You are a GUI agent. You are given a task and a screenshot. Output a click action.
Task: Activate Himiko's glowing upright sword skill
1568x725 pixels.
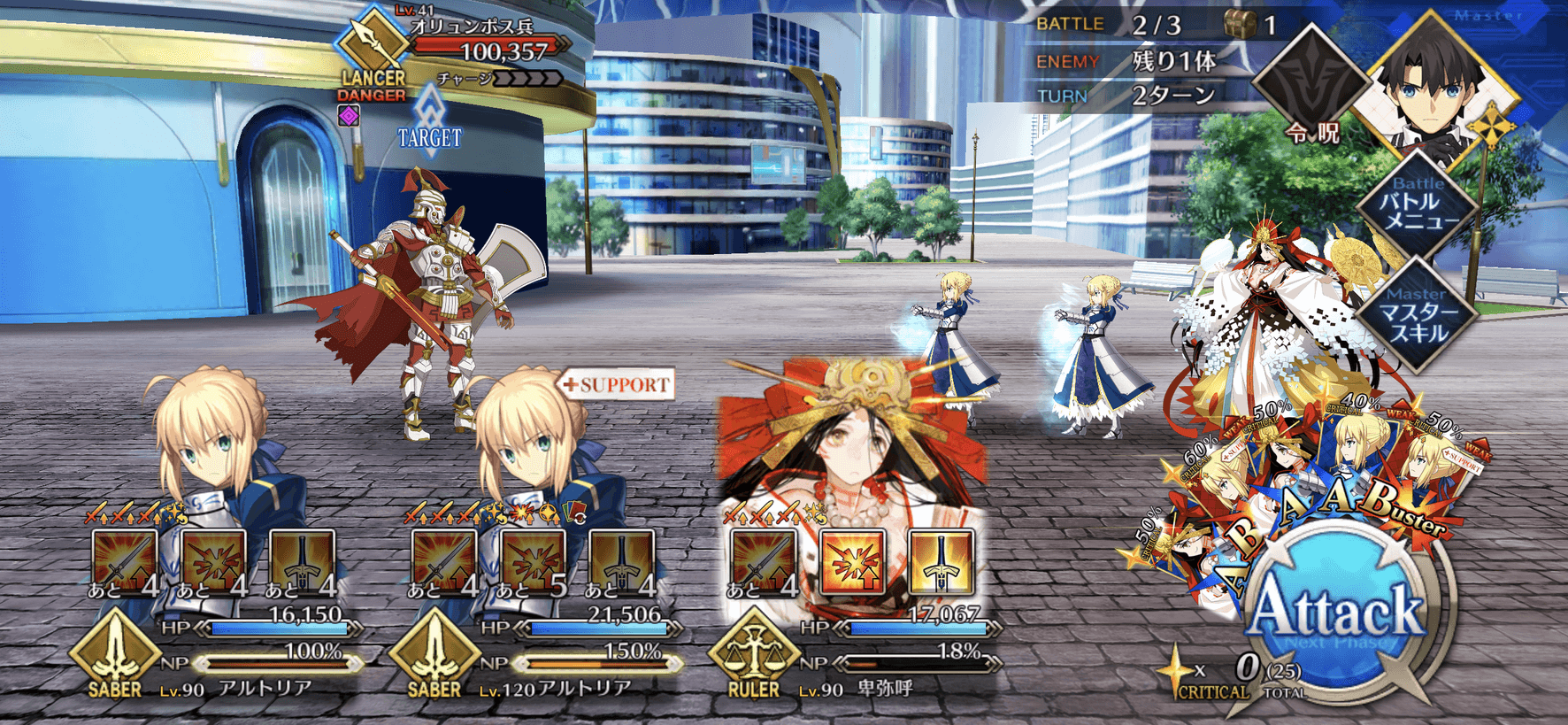pyautogui.click(x=941, y=561)
